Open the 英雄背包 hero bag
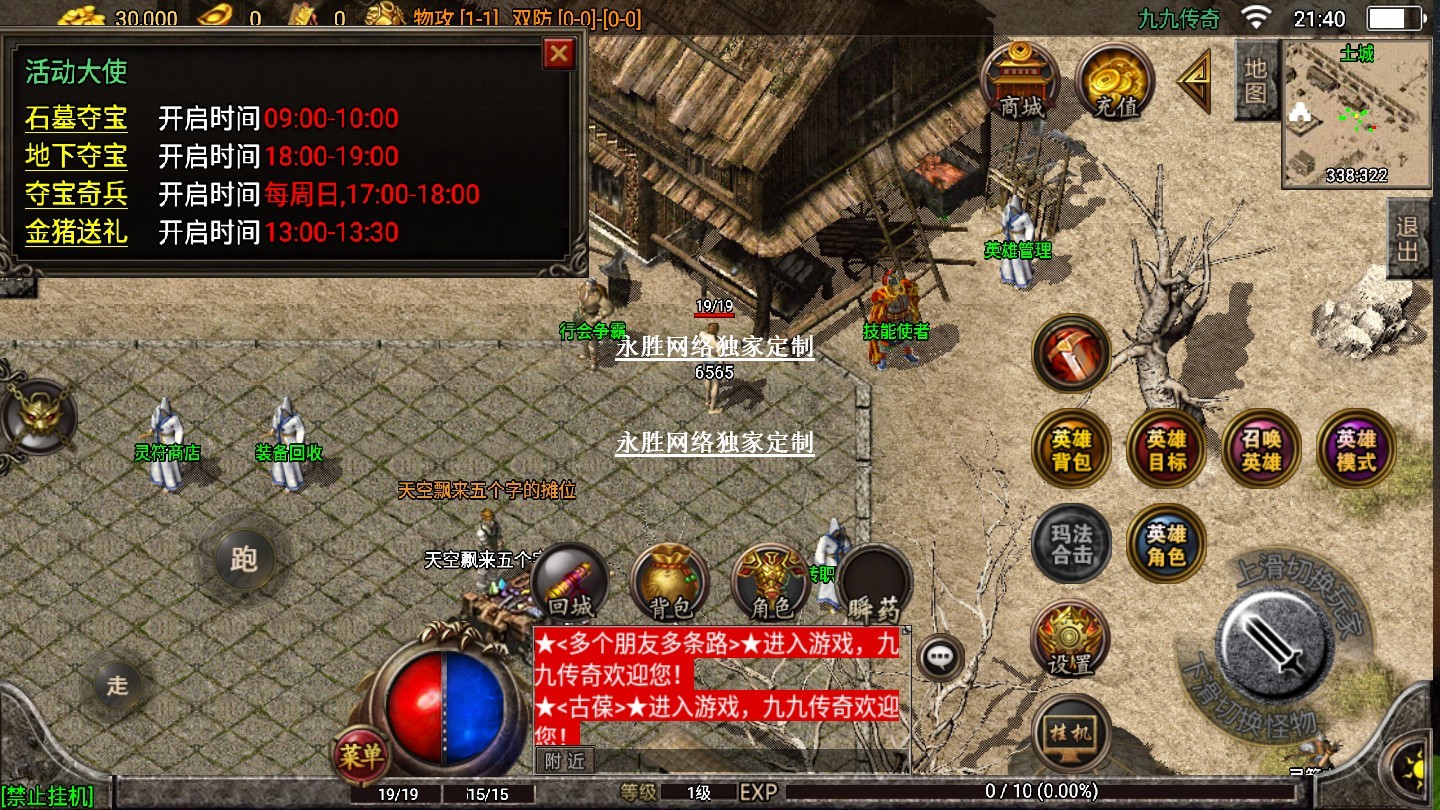 point(1071,449)
